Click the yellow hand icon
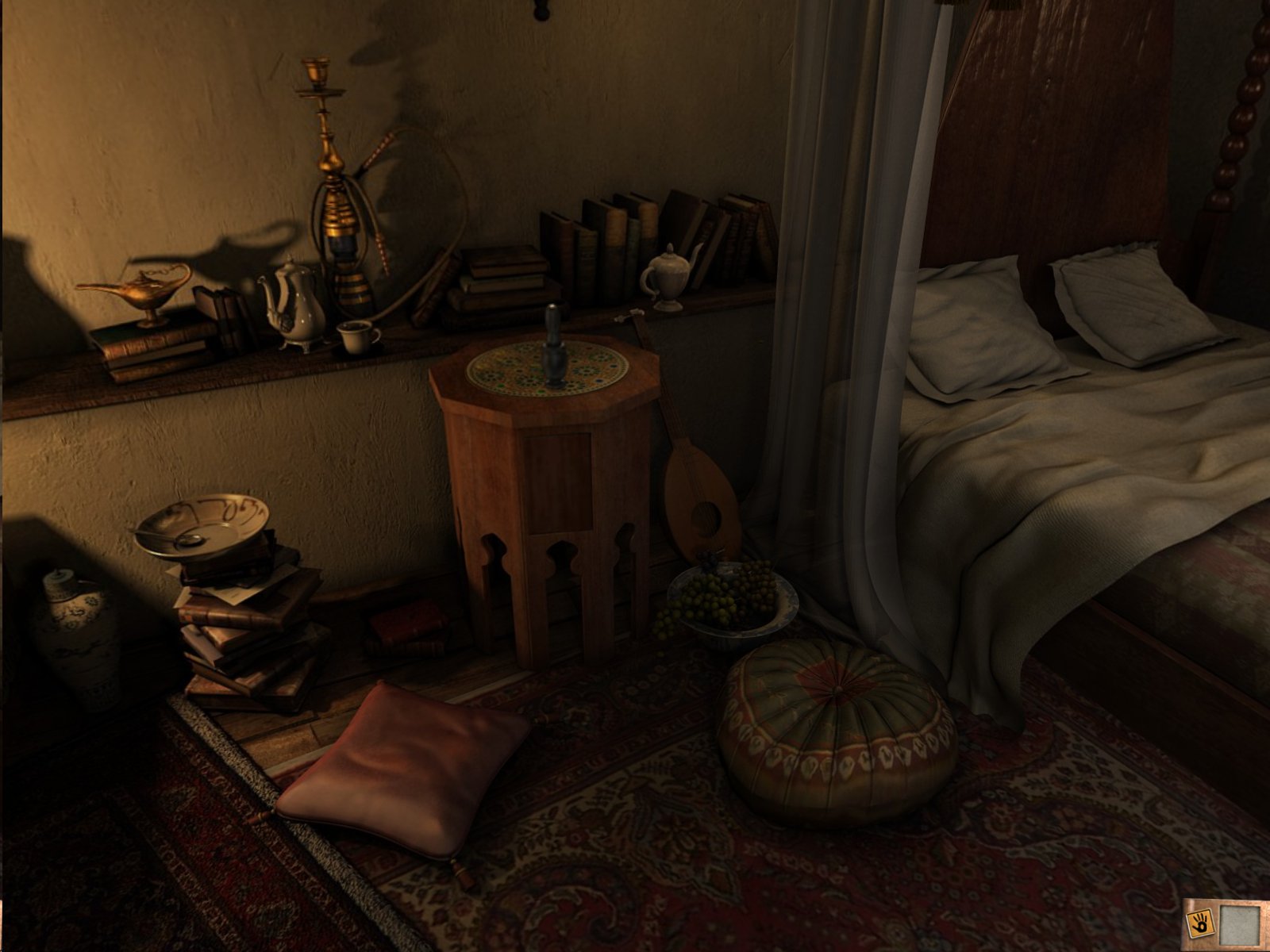Image resolution: width=1270 pixels, height=952 pixels. pyautogui.click(x=1198, y=922)
